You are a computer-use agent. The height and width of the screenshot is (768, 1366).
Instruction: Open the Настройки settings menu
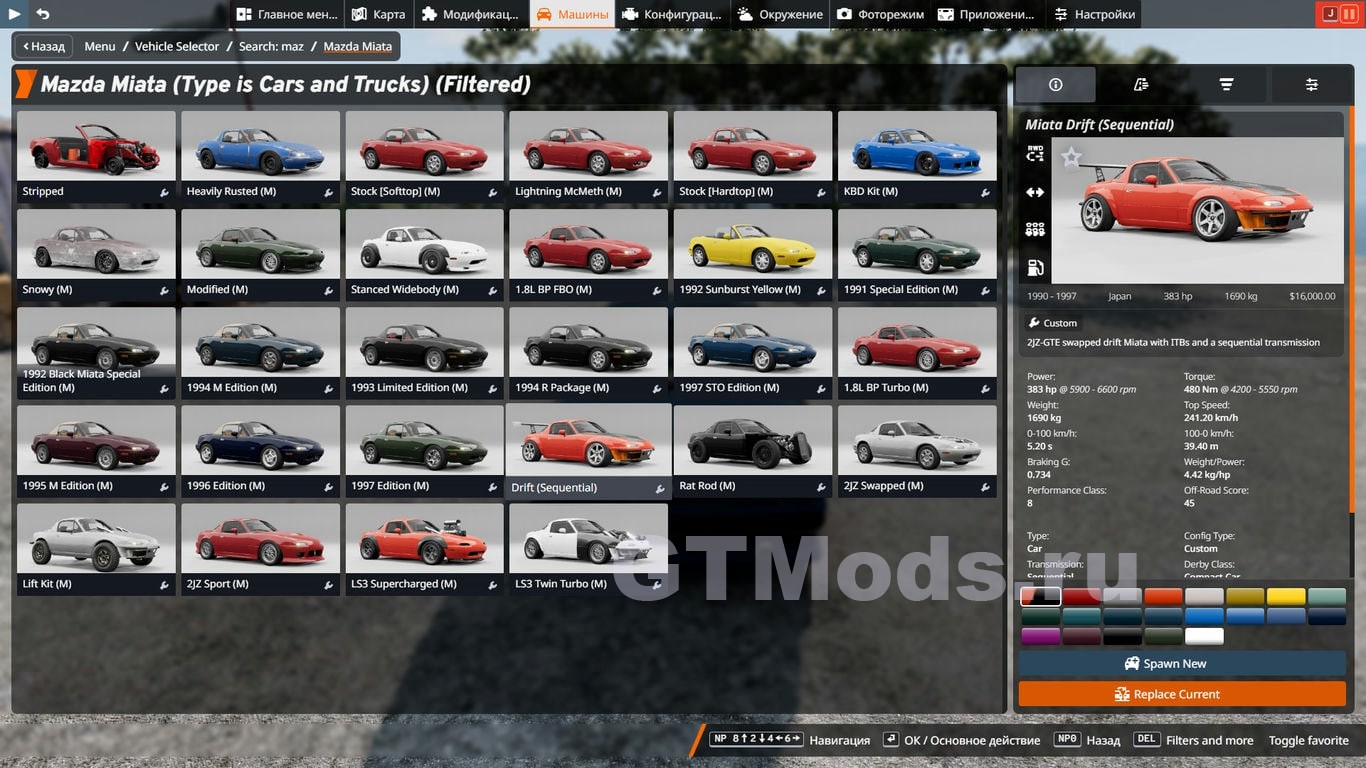point(1094,14)
